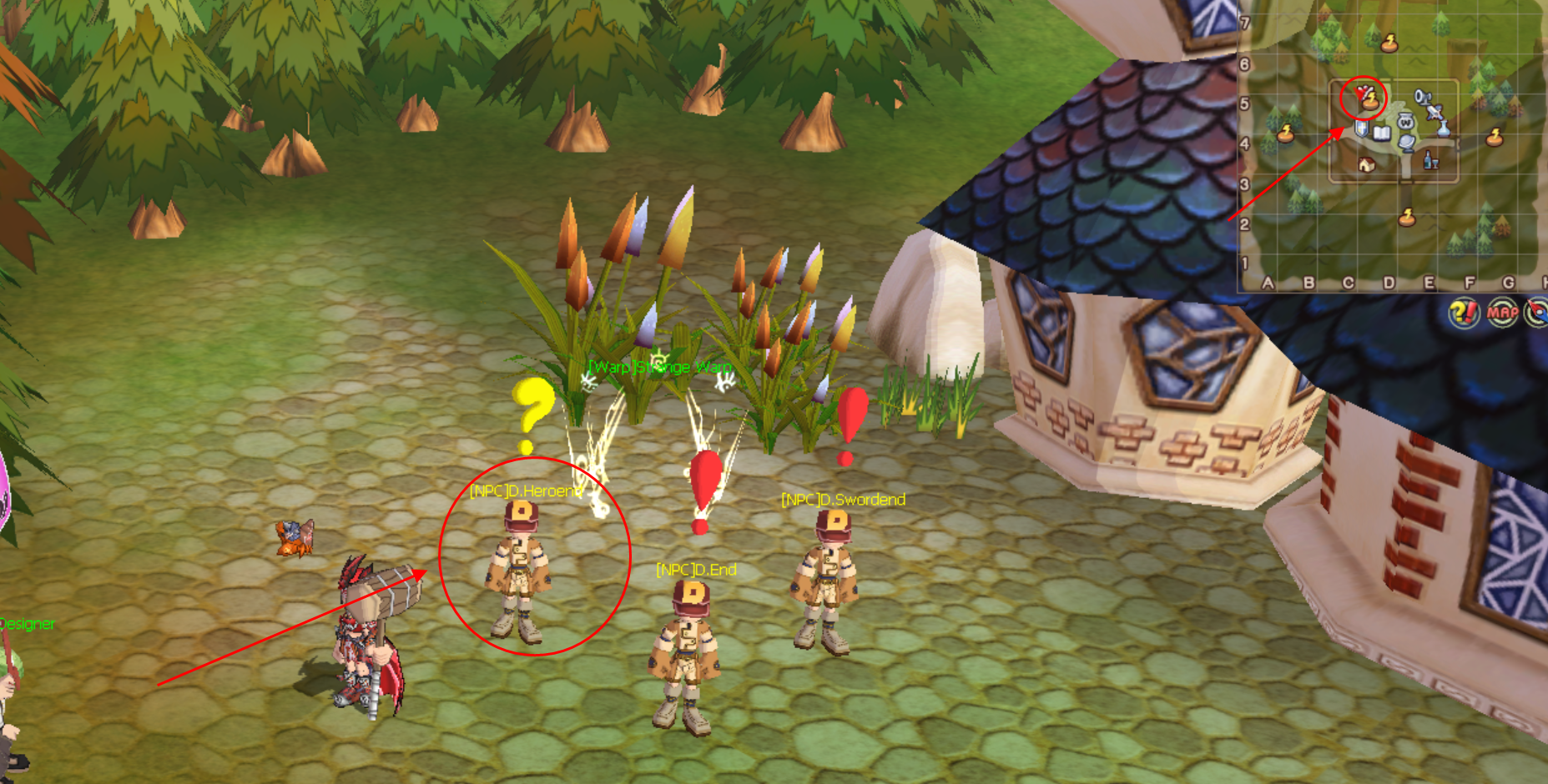Toggle the compass button beside MAP

point(1537,313)
